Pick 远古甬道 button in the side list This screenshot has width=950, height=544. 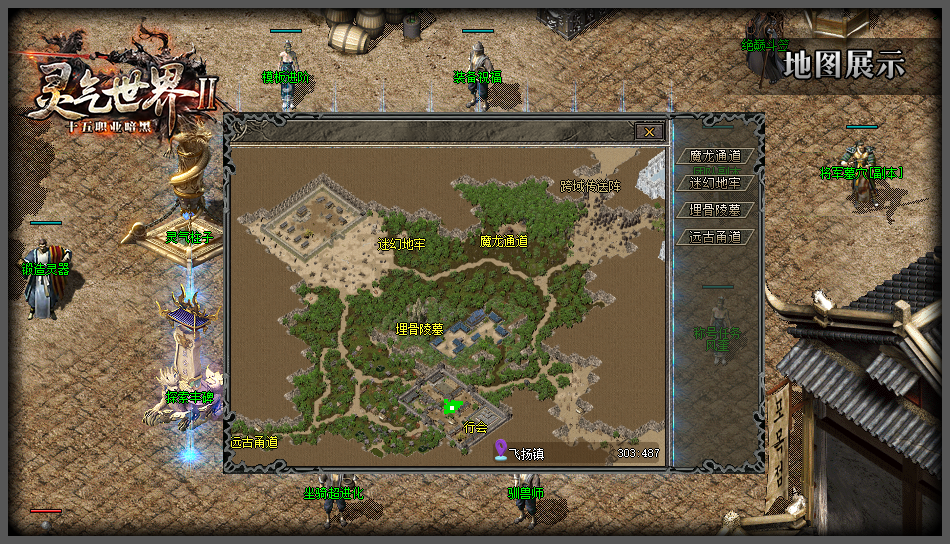[715, 237]
